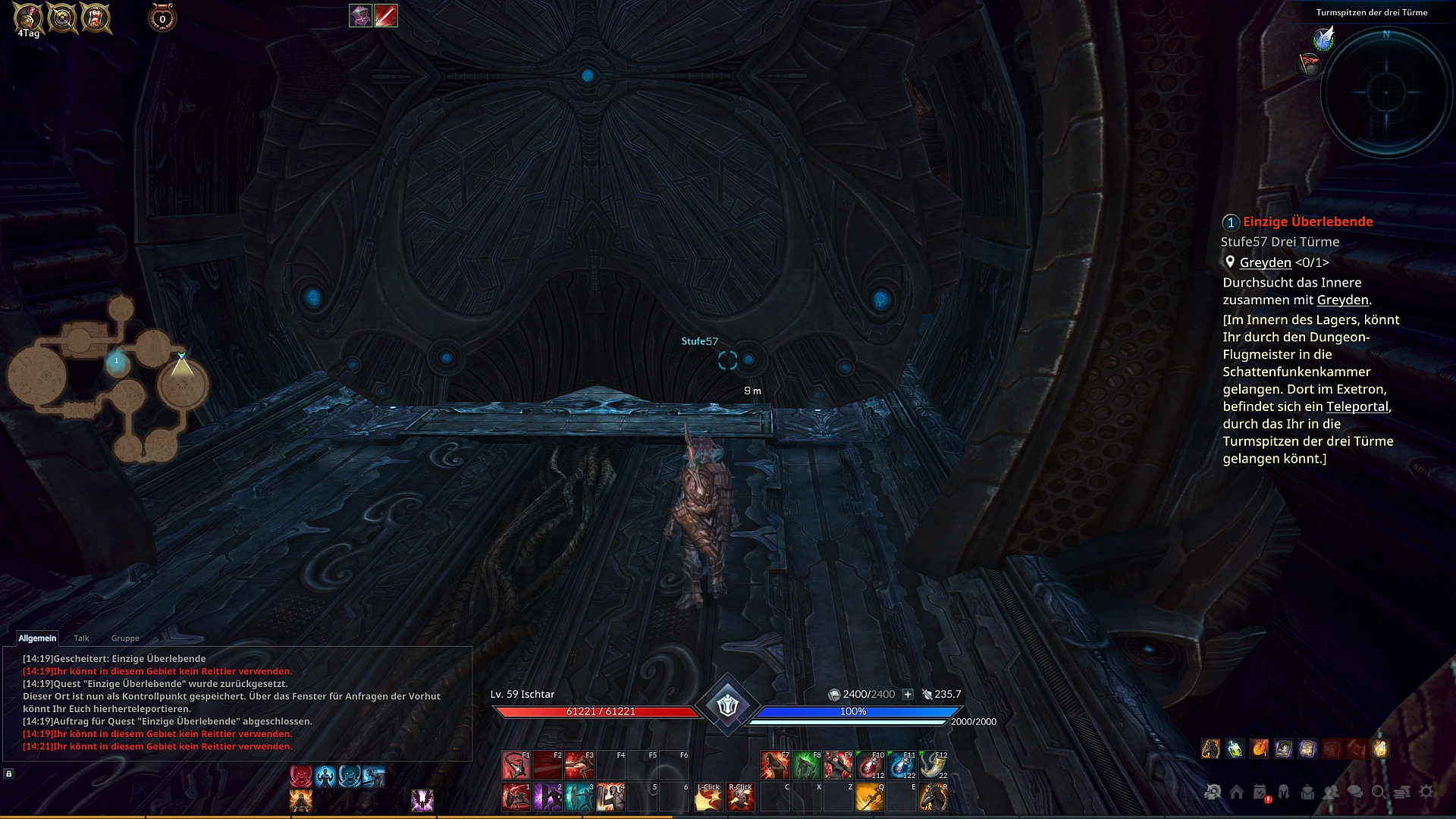Toggle the chat lock icon
Viewport: 1456px width, 819px height.
point(9,773)
